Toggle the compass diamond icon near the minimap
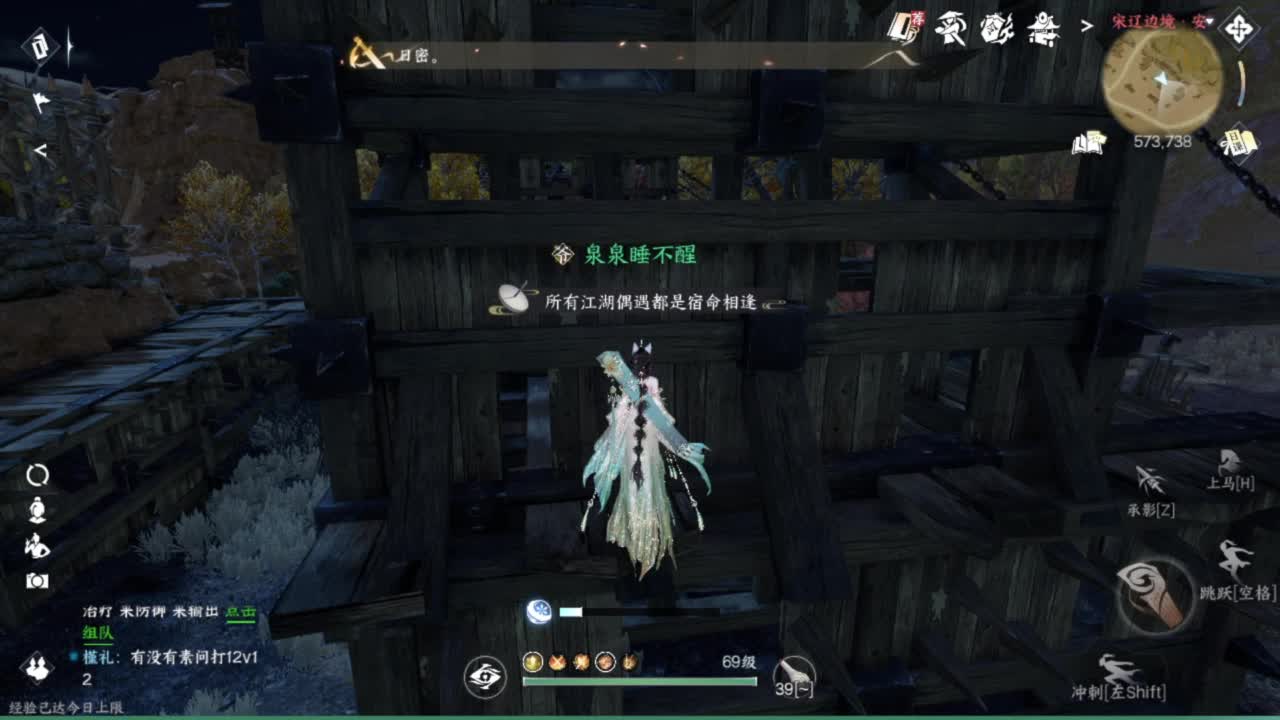Image resolution: width=1280 pixels, height=720 pixels. click(1239, 28)
